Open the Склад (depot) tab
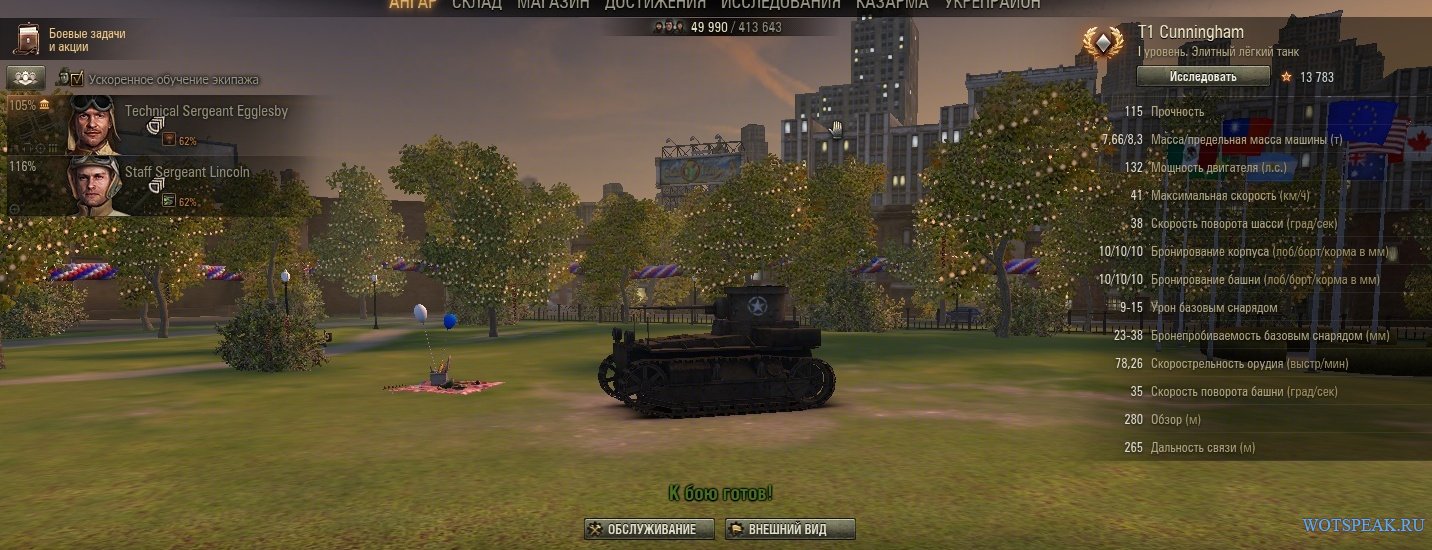The image size is (1432, 550). [476, 4]
